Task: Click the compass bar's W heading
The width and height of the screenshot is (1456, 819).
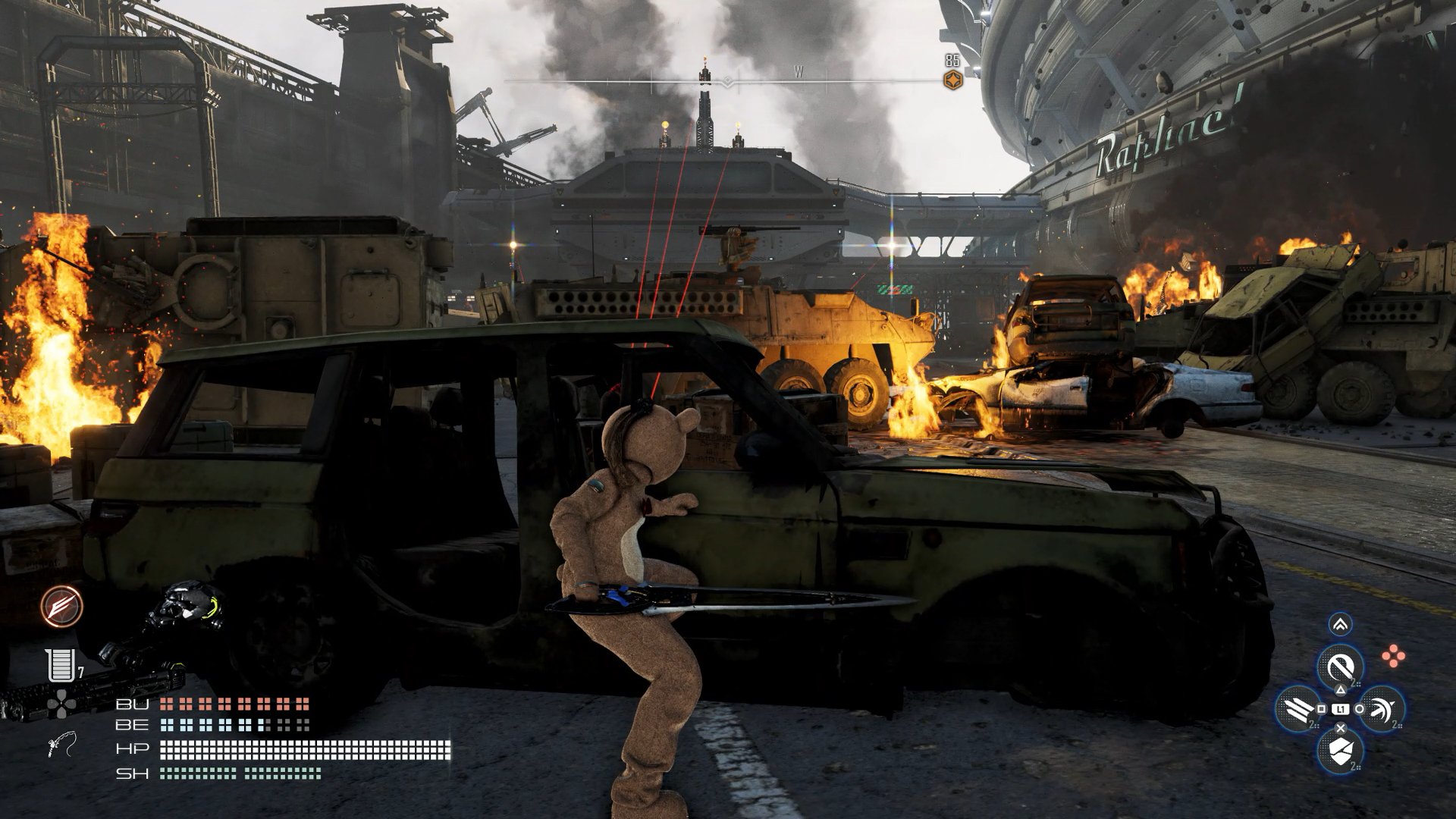Action: click(x=799, y=73)
